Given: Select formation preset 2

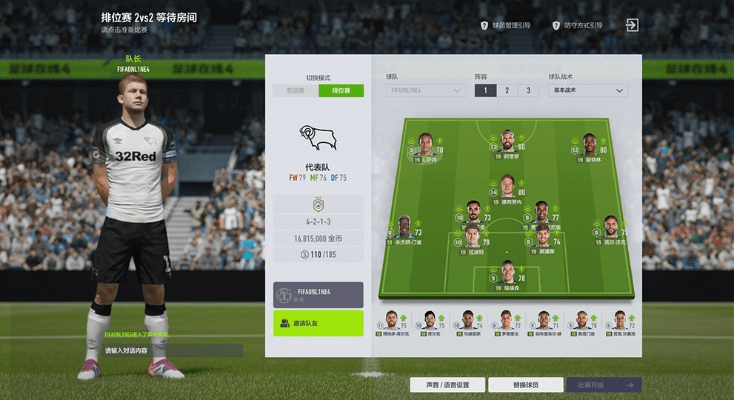Looking at the screenshot, I should pos(507,91).
